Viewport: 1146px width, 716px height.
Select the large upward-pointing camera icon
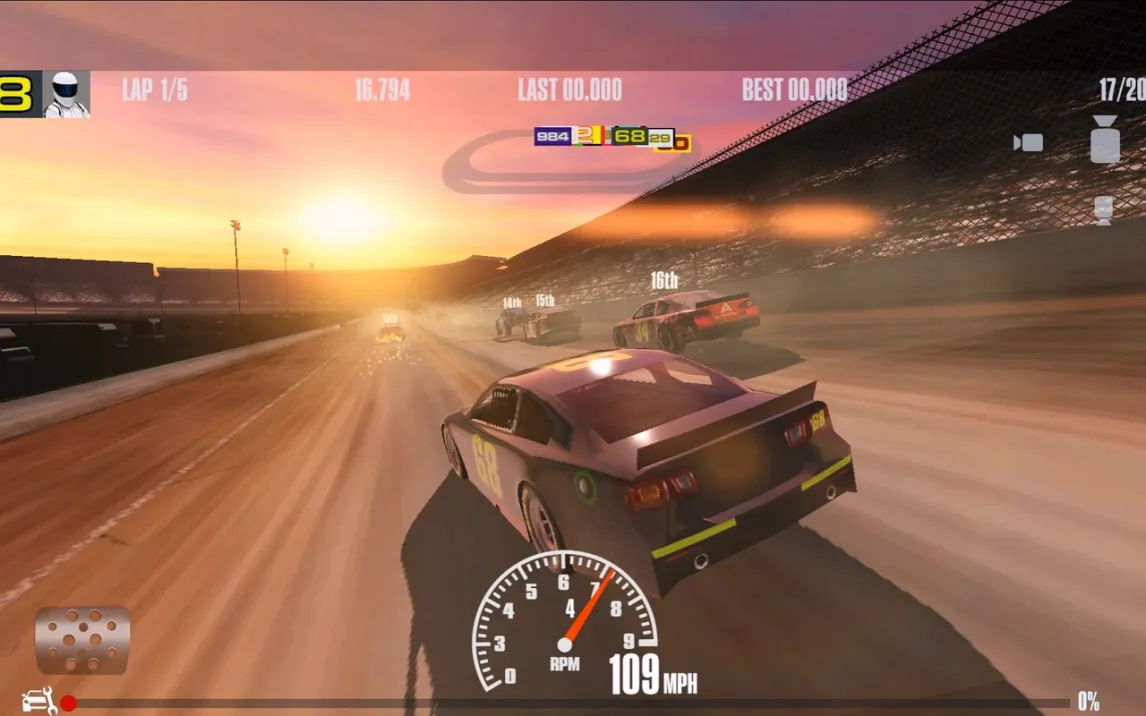pyautogui.click(x=1104, y=139)
